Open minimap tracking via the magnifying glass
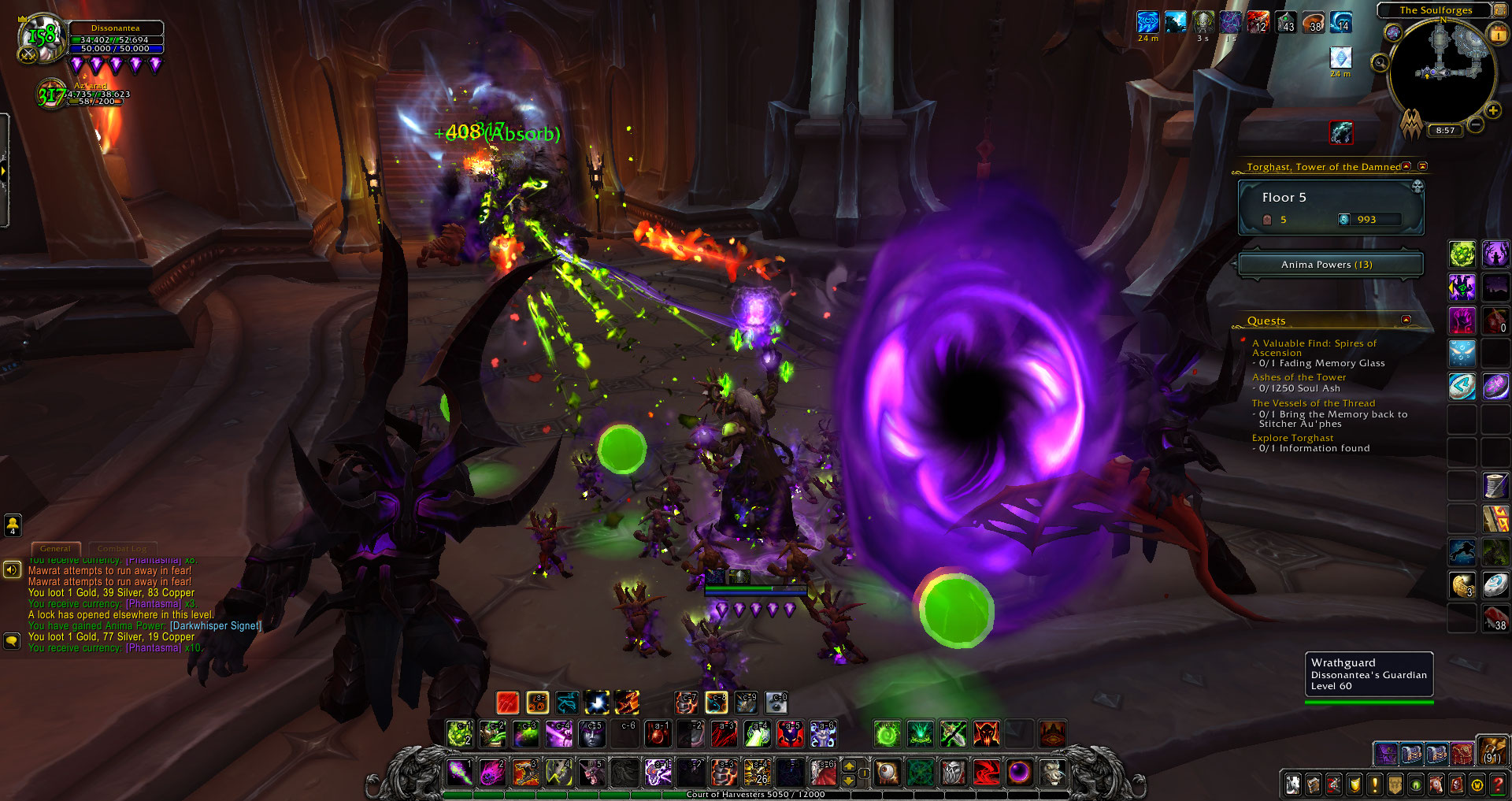 click(x=1380, y=62)
